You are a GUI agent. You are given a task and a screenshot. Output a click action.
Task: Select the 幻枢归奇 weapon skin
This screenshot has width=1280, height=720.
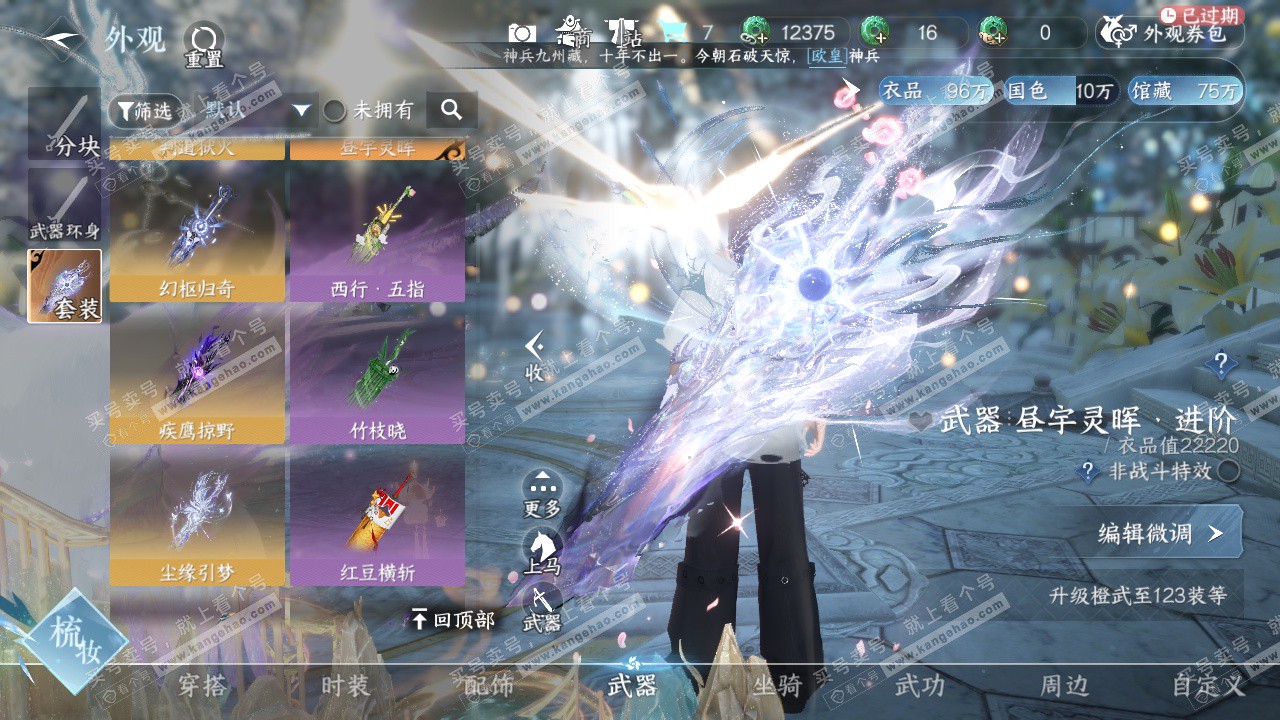197,232
